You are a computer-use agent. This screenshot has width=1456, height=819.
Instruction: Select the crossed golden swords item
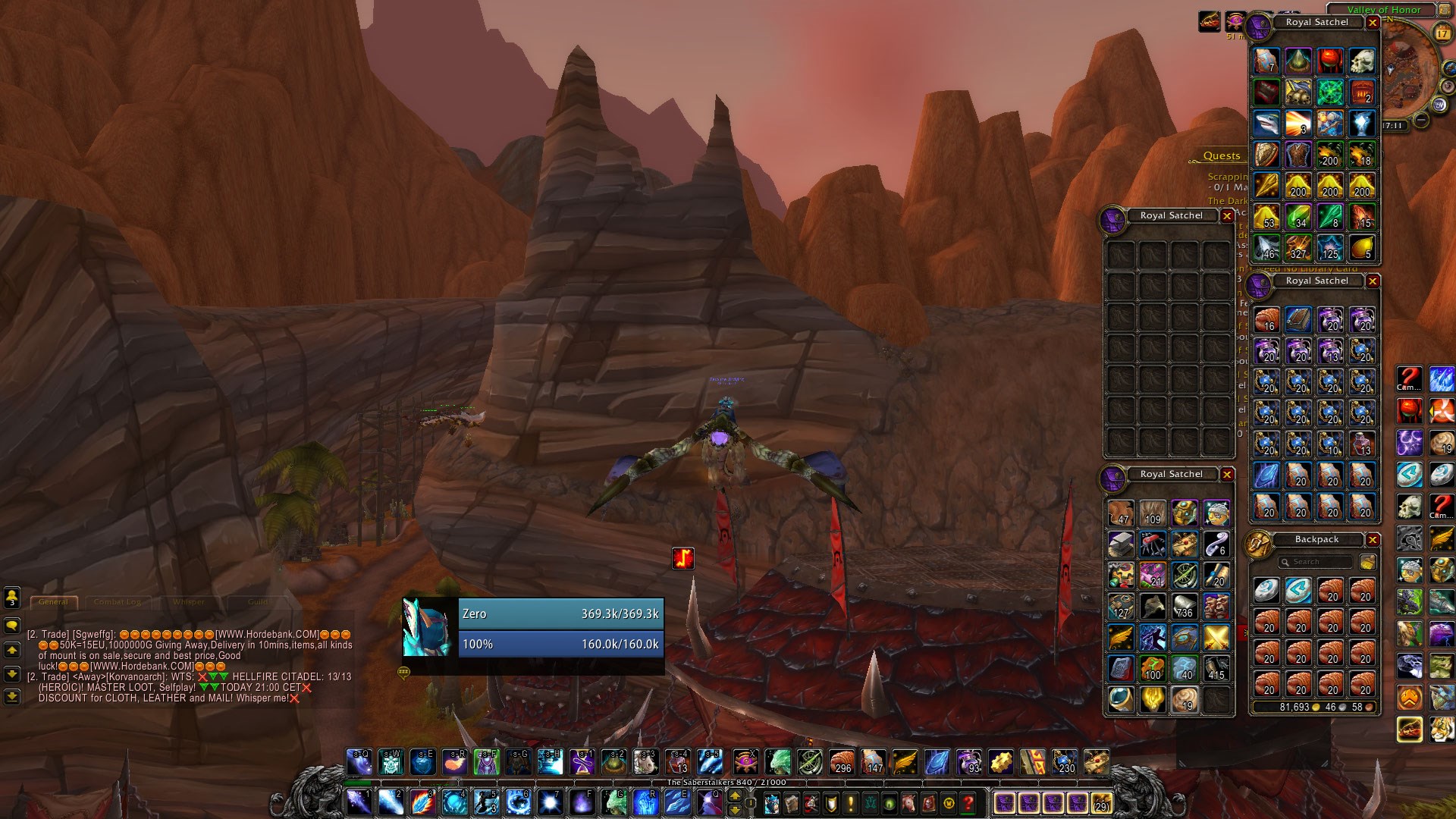[1216, 638]
